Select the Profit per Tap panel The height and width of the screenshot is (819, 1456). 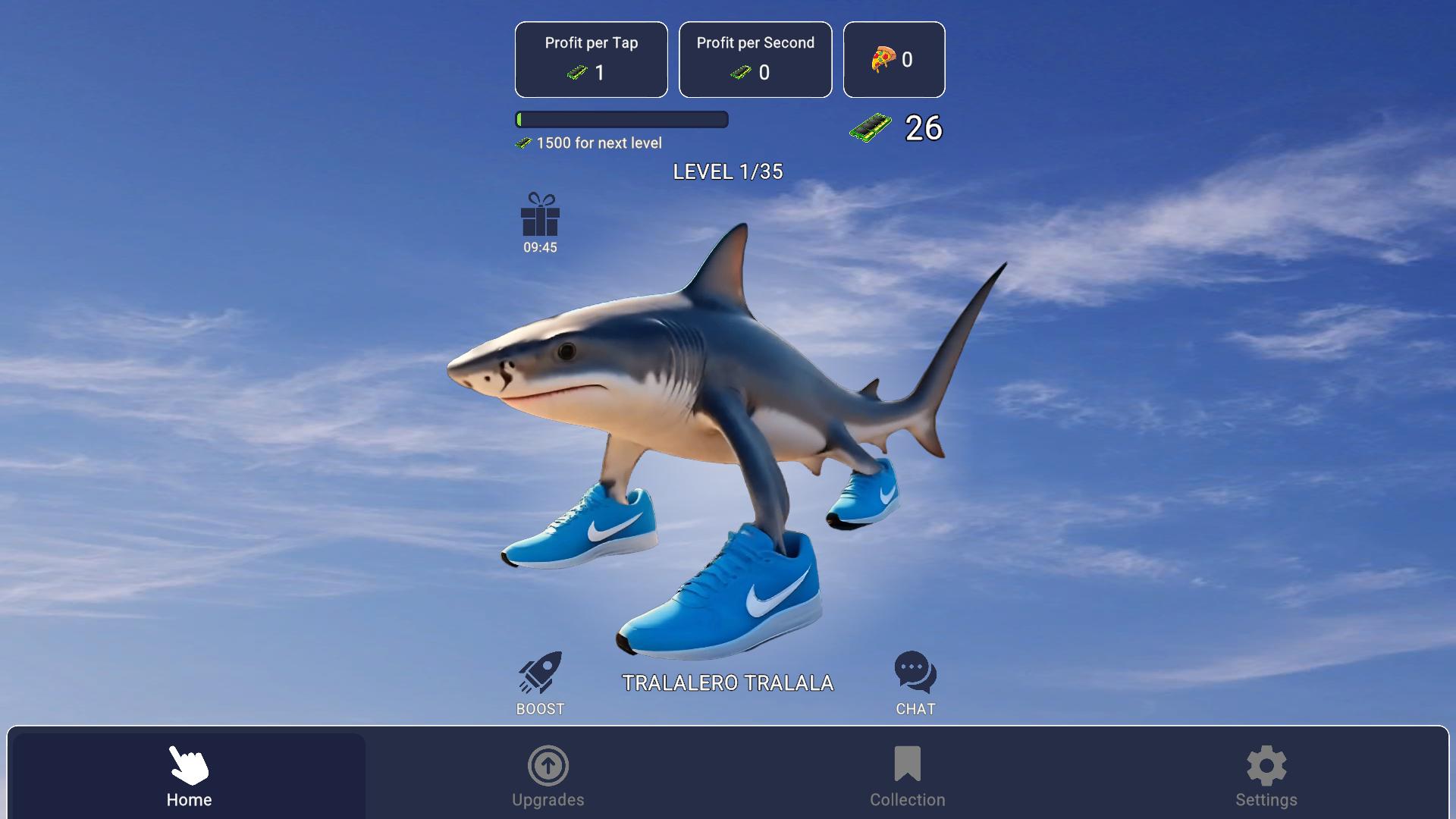(591, 59)
